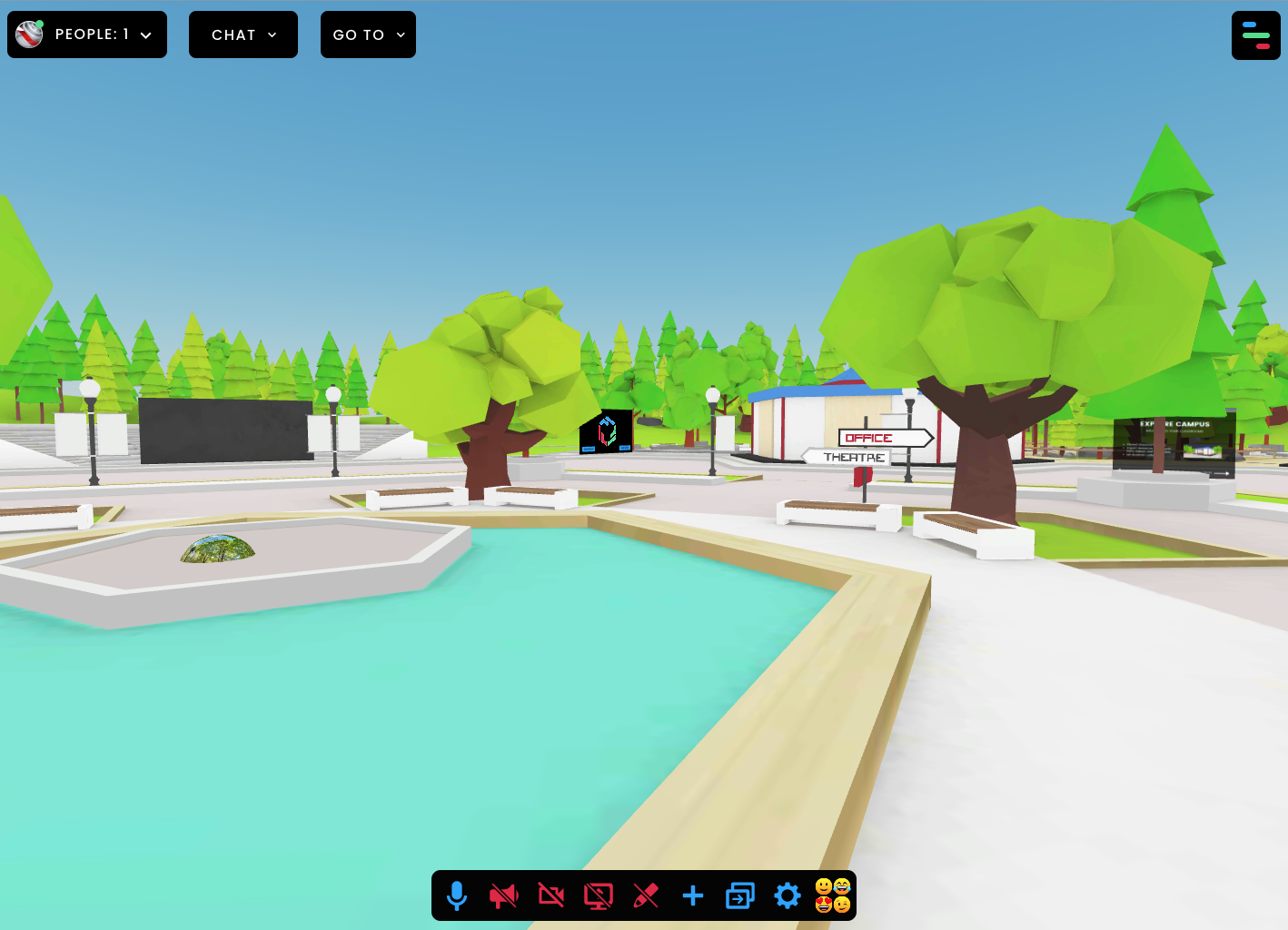Click the overlapping windows arrow icon
Viewport: 1288px width, 930px height.
(740, 896)
